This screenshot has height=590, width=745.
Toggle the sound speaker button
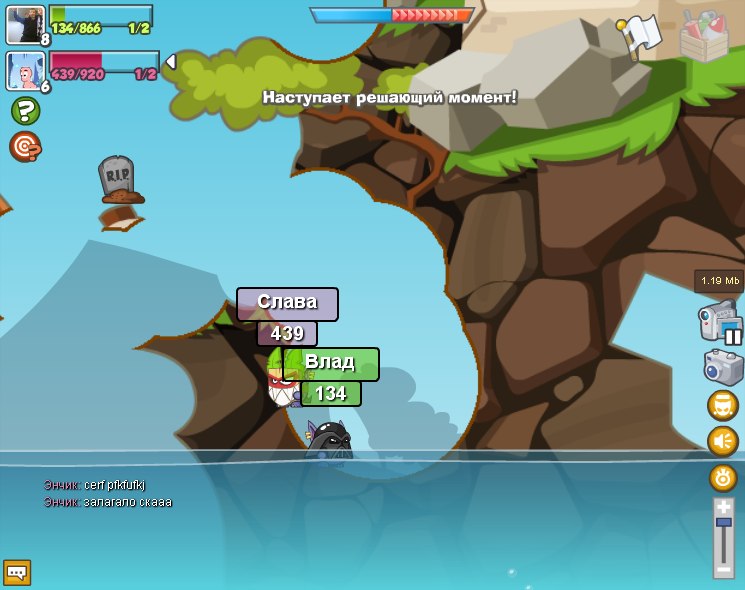point(723,441)
